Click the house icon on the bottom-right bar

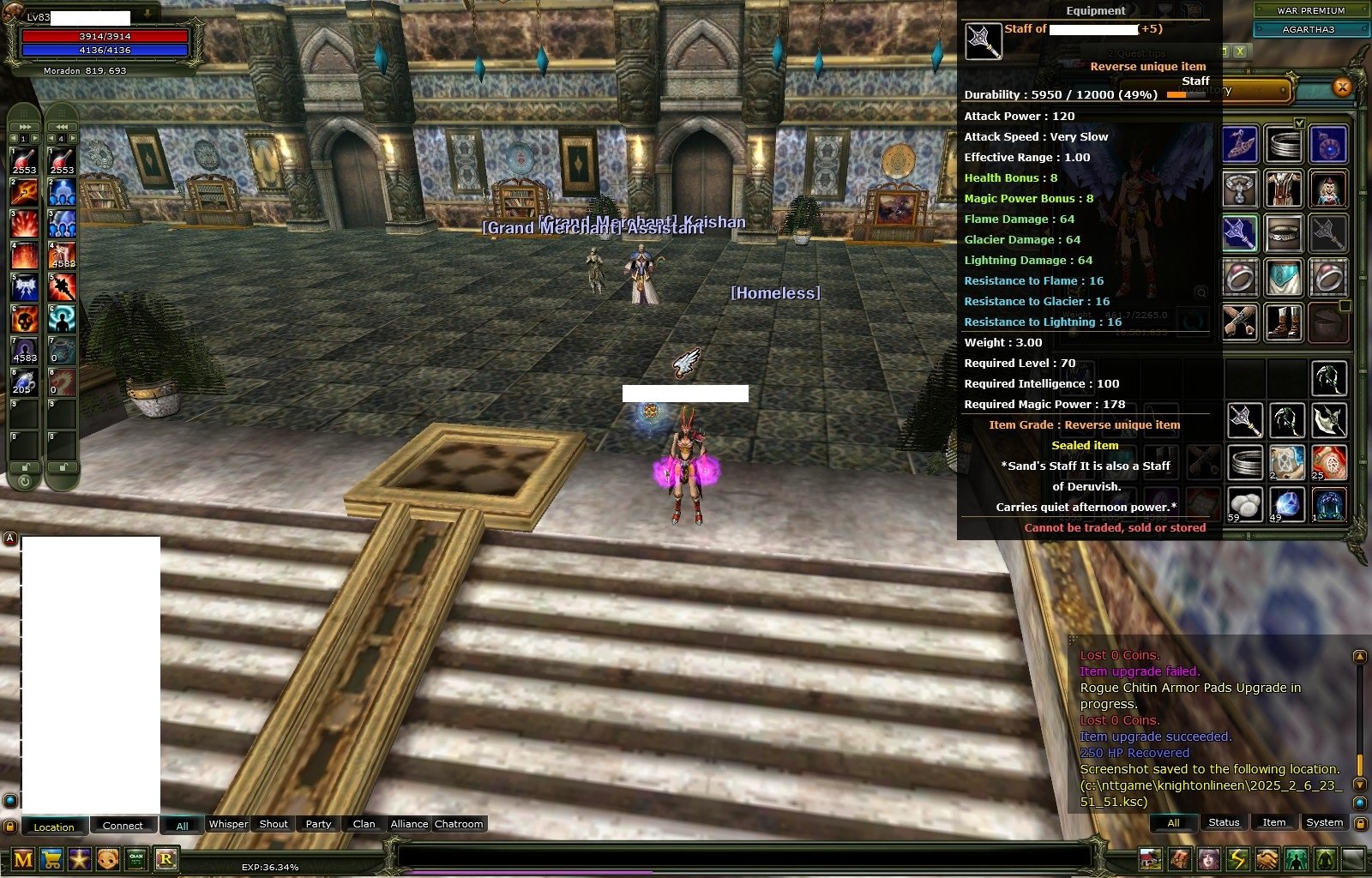(1150, 859)
